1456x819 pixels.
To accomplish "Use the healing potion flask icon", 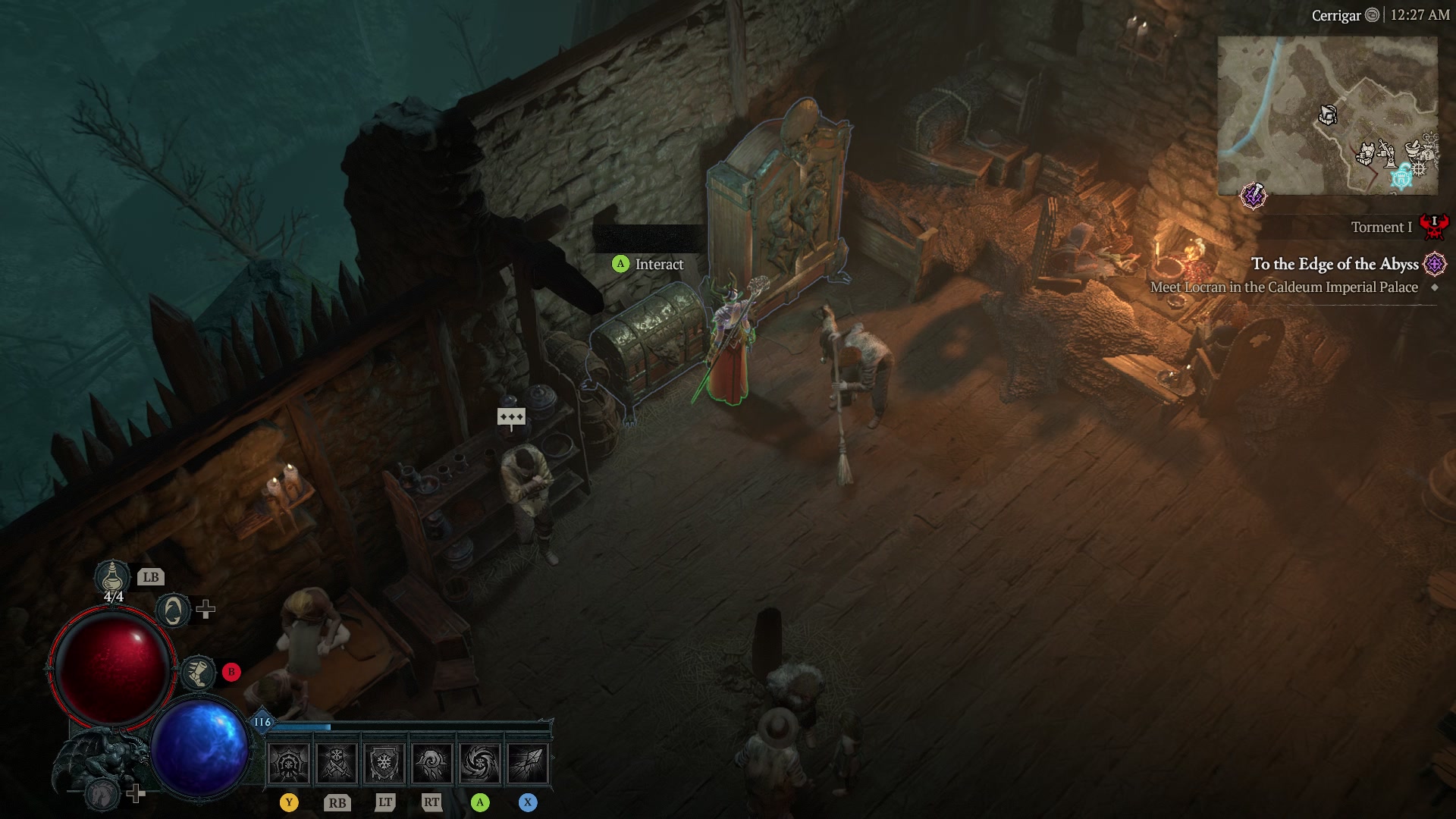I will 111,576.
